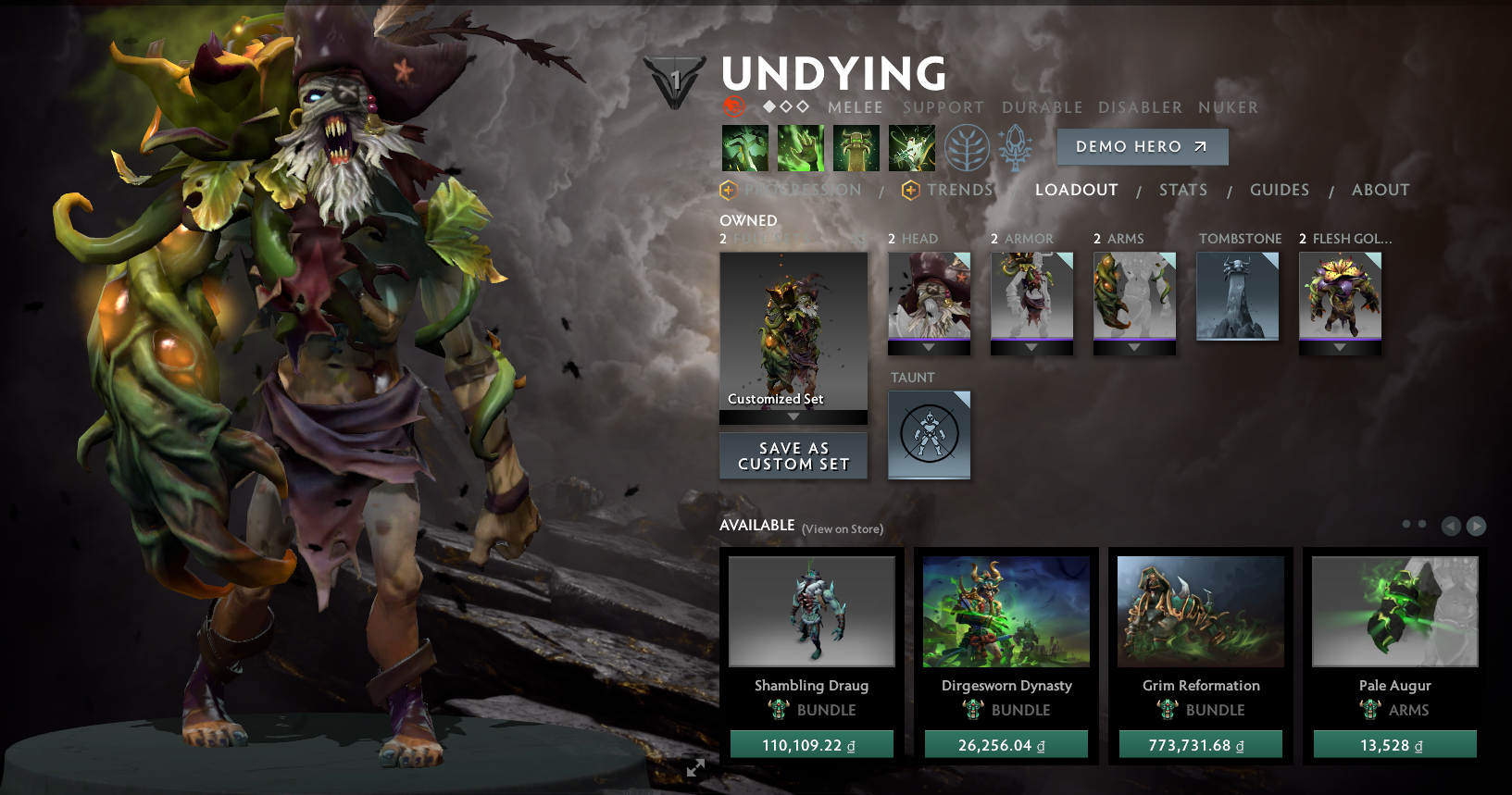Screen dimensions: 1512x795
Task: Switch to the STATS tab
Action: pos(1183,190)
